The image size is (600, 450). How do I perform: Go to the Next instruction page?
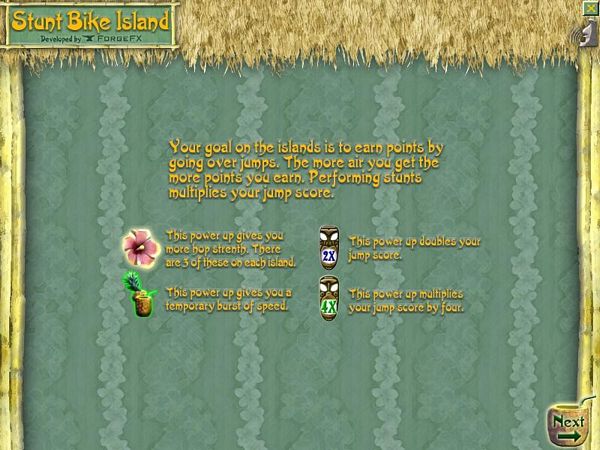(x=569, y=426)
